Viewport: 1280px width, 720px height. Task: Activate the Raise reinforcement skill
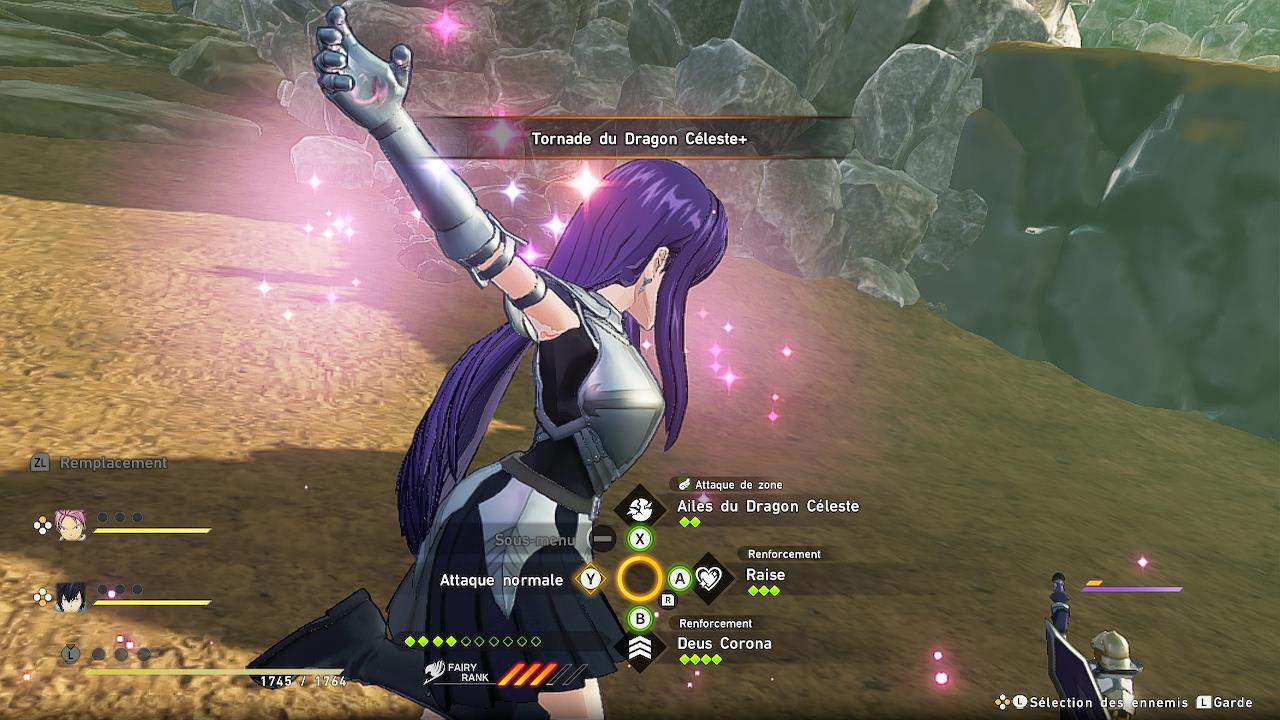(765, 575)
